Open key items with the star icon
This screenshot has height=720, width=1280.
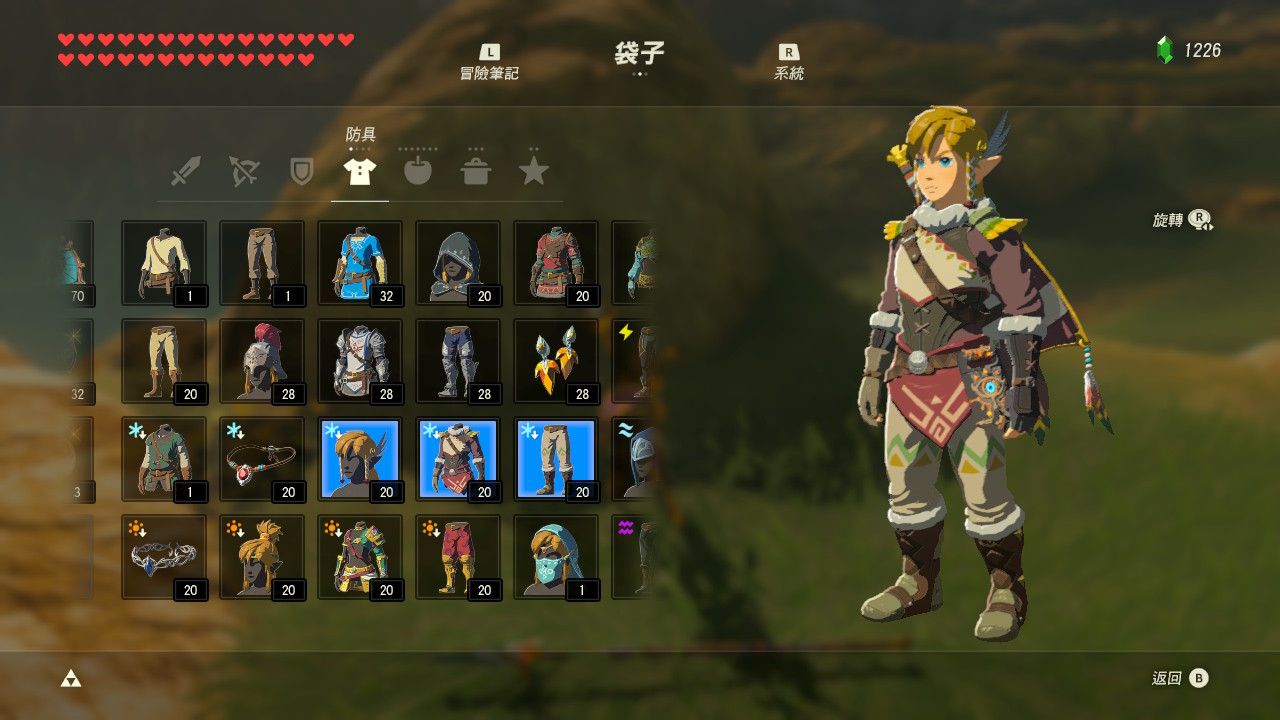tap(533, 170)
